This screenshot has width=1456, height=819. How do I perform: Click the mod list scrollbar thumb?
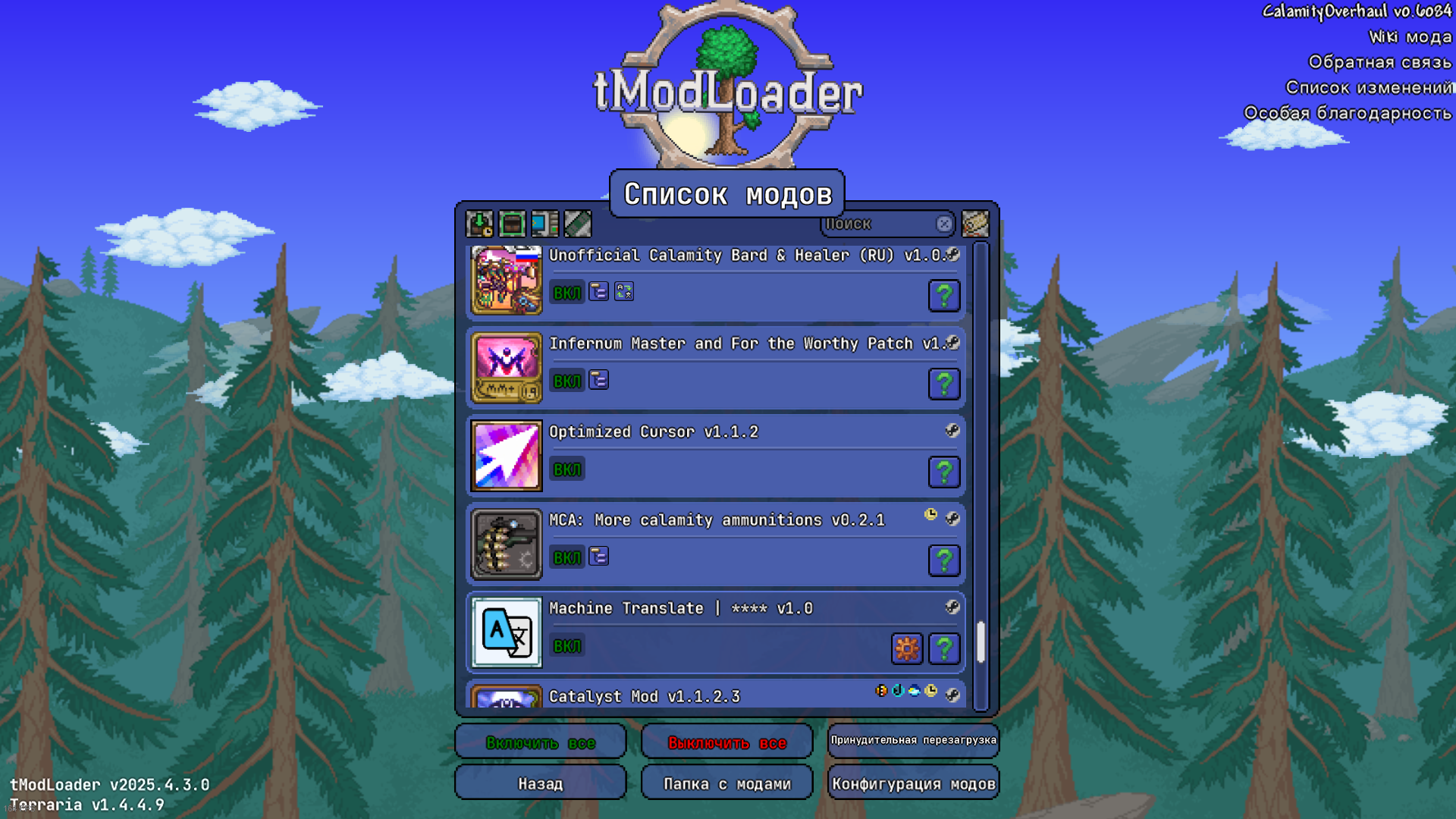[981, 642]
